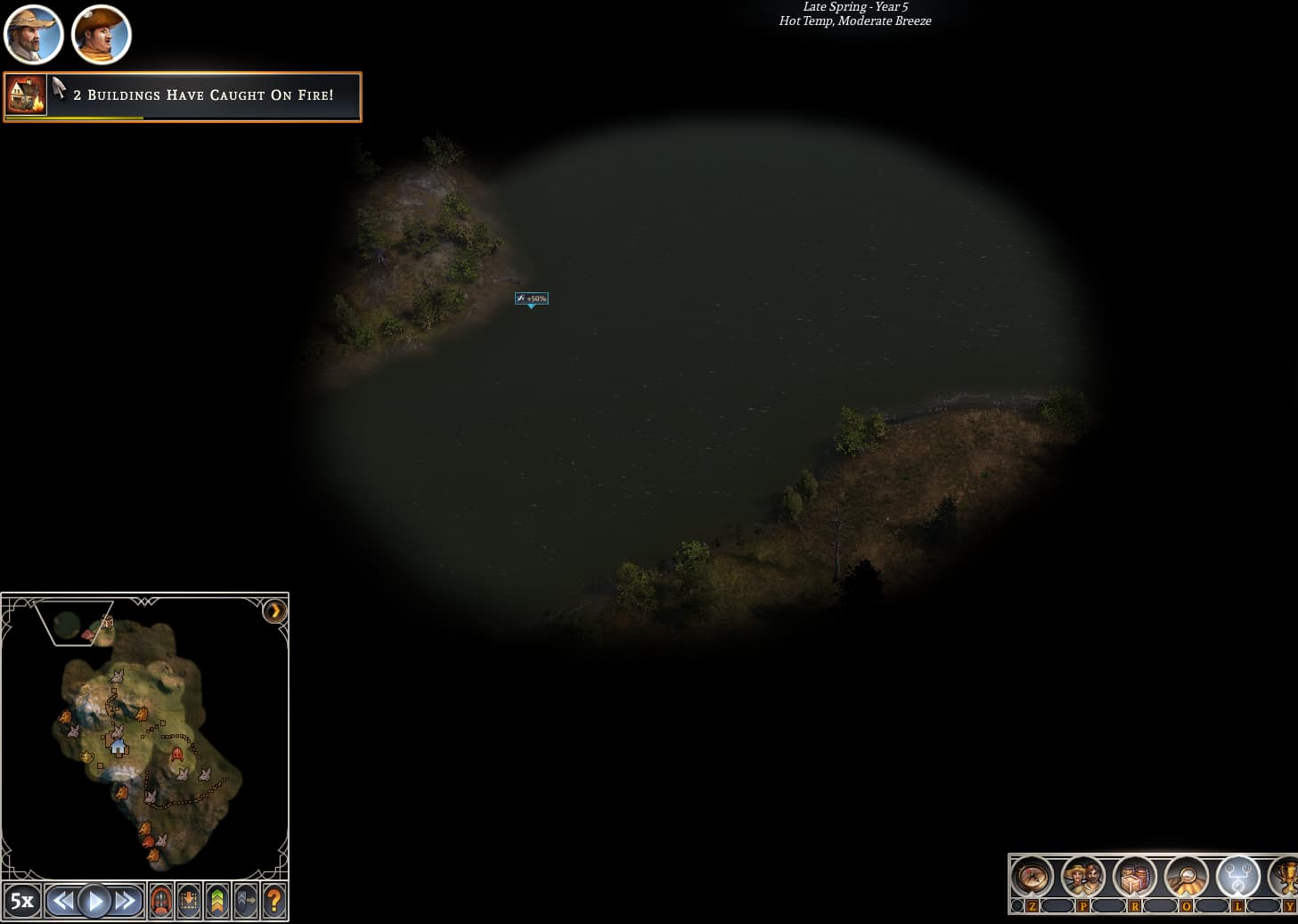
Task: Open the crates and barrels resources panel
Action: click(1134, 879)
